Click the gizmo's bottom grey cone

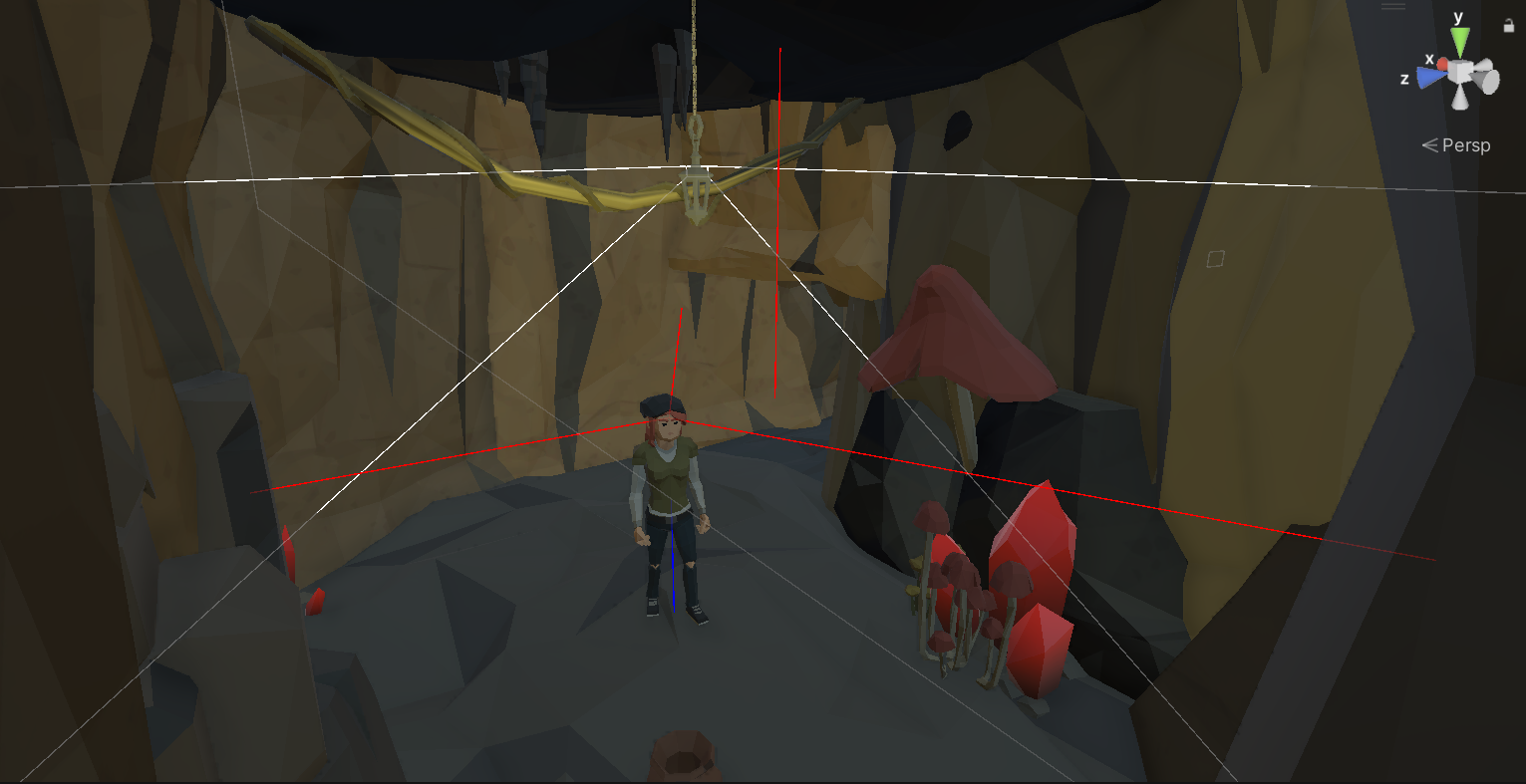pos(1460,97)
